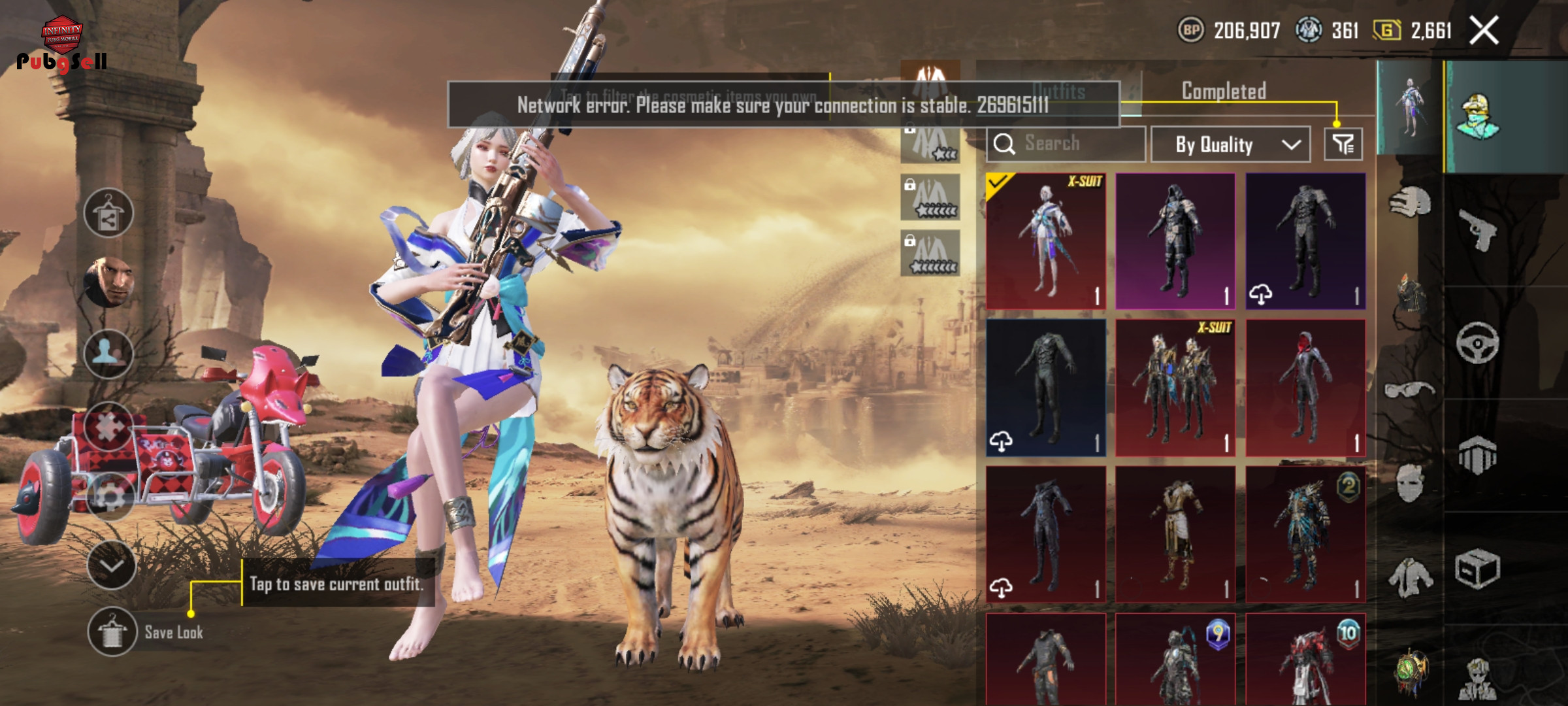Close the inventory with the X button
Image resolution: width=1568 pixels, height=706 pixels.
[x=1484, y=30]
